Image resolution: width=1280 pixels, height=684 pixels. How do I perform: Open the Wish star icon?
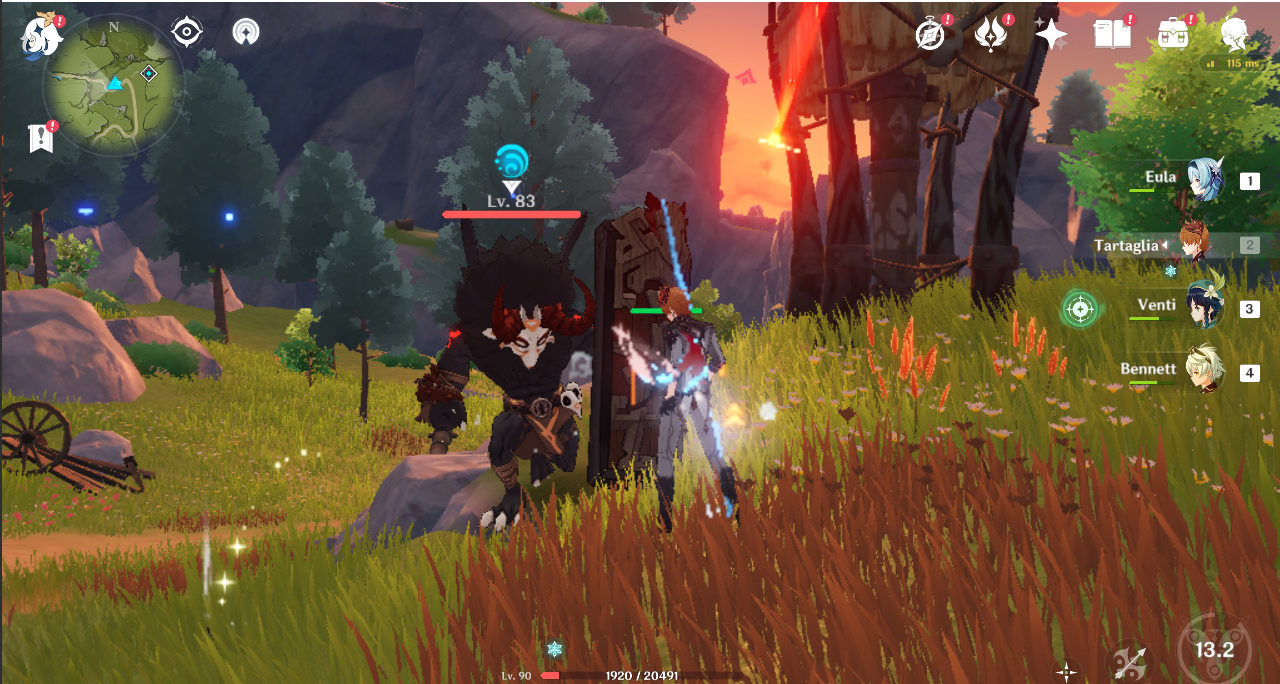click(x=1051, y=35)
